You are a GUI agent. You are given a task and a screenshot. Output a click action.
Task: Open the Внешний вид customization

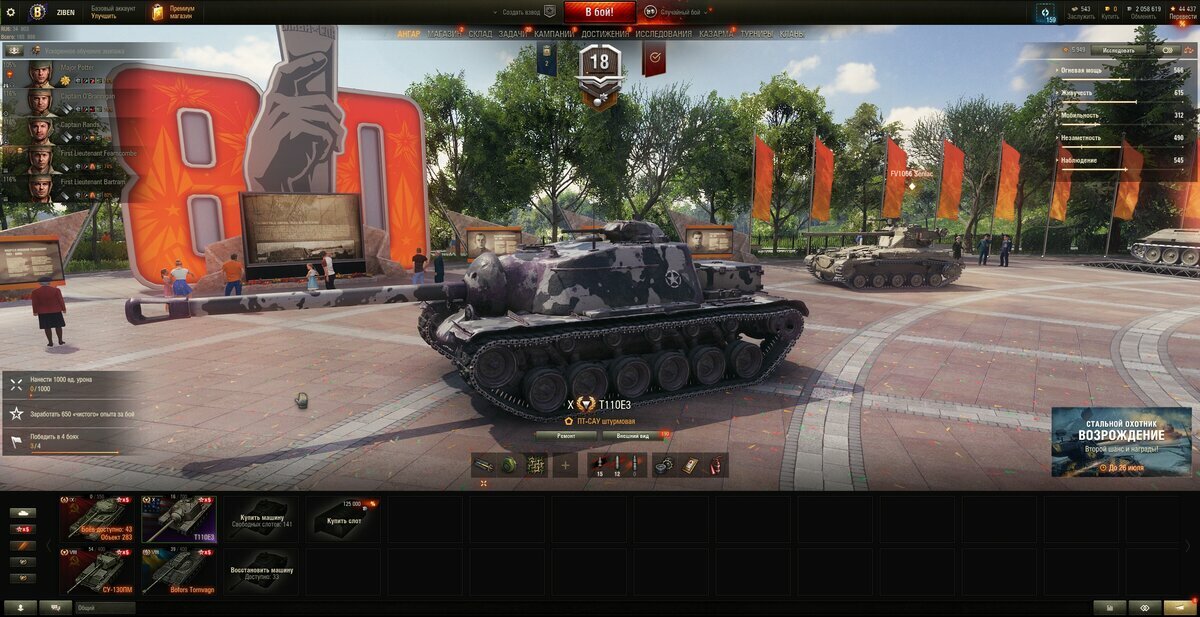[633, 436]
